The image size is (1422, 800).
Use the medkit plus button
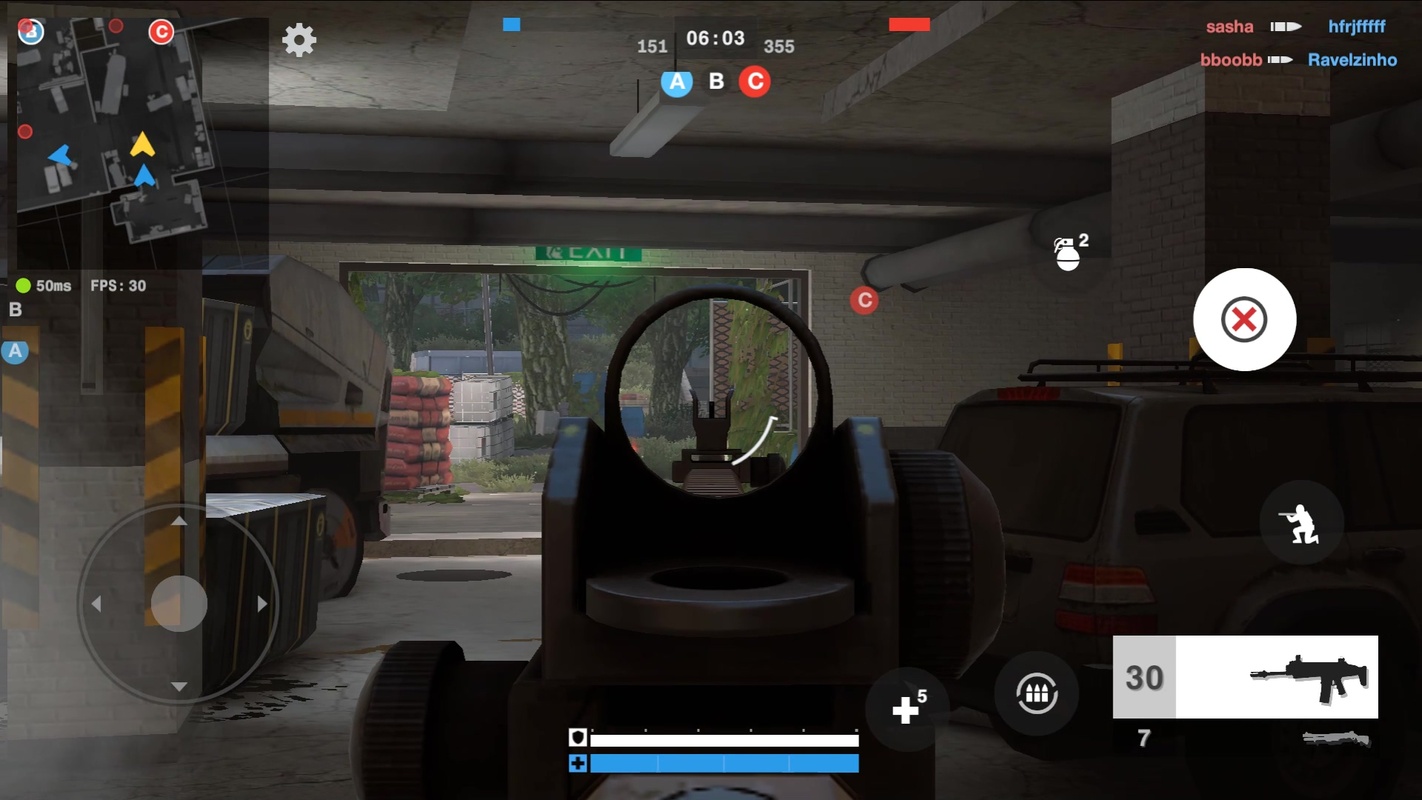906,709
